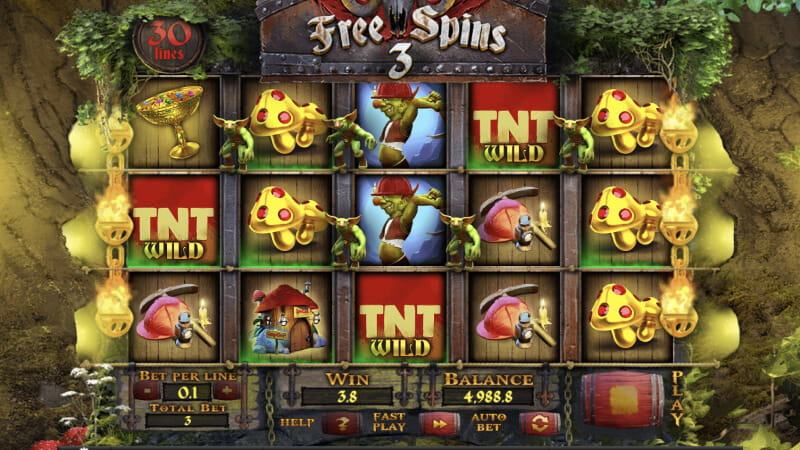Screen dimensions: 800x450
Task: Increase the bet per line
Action: (227, 391)
